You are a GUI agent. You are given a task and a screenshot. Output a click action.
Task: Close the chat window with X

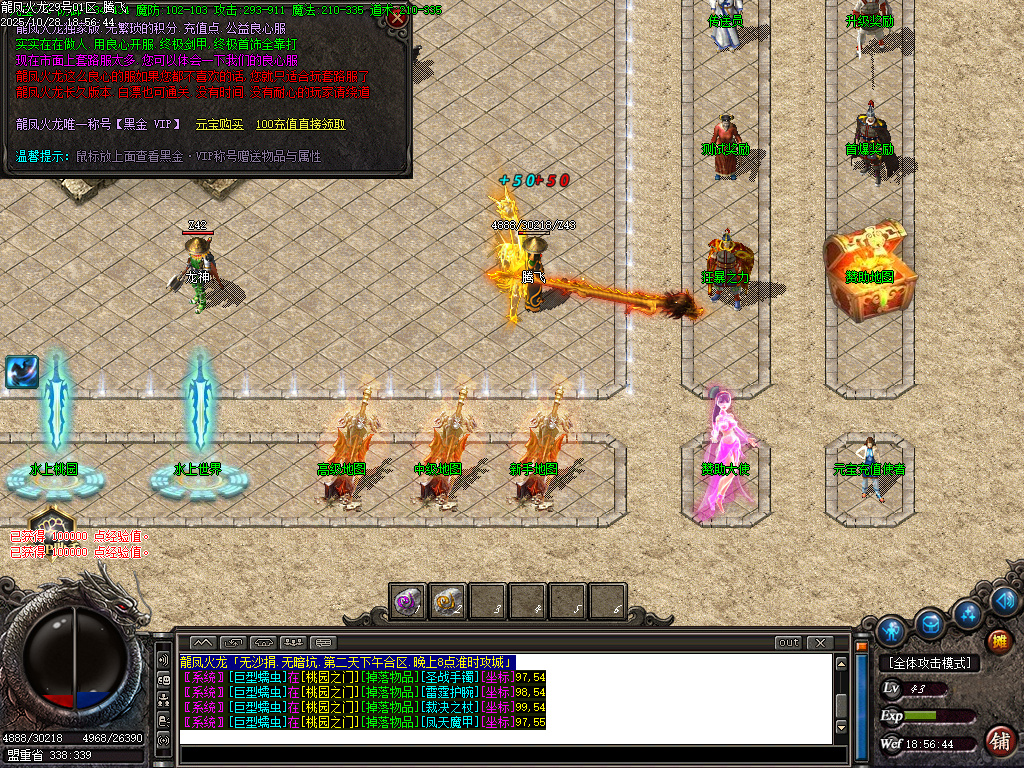click(820, 642)
